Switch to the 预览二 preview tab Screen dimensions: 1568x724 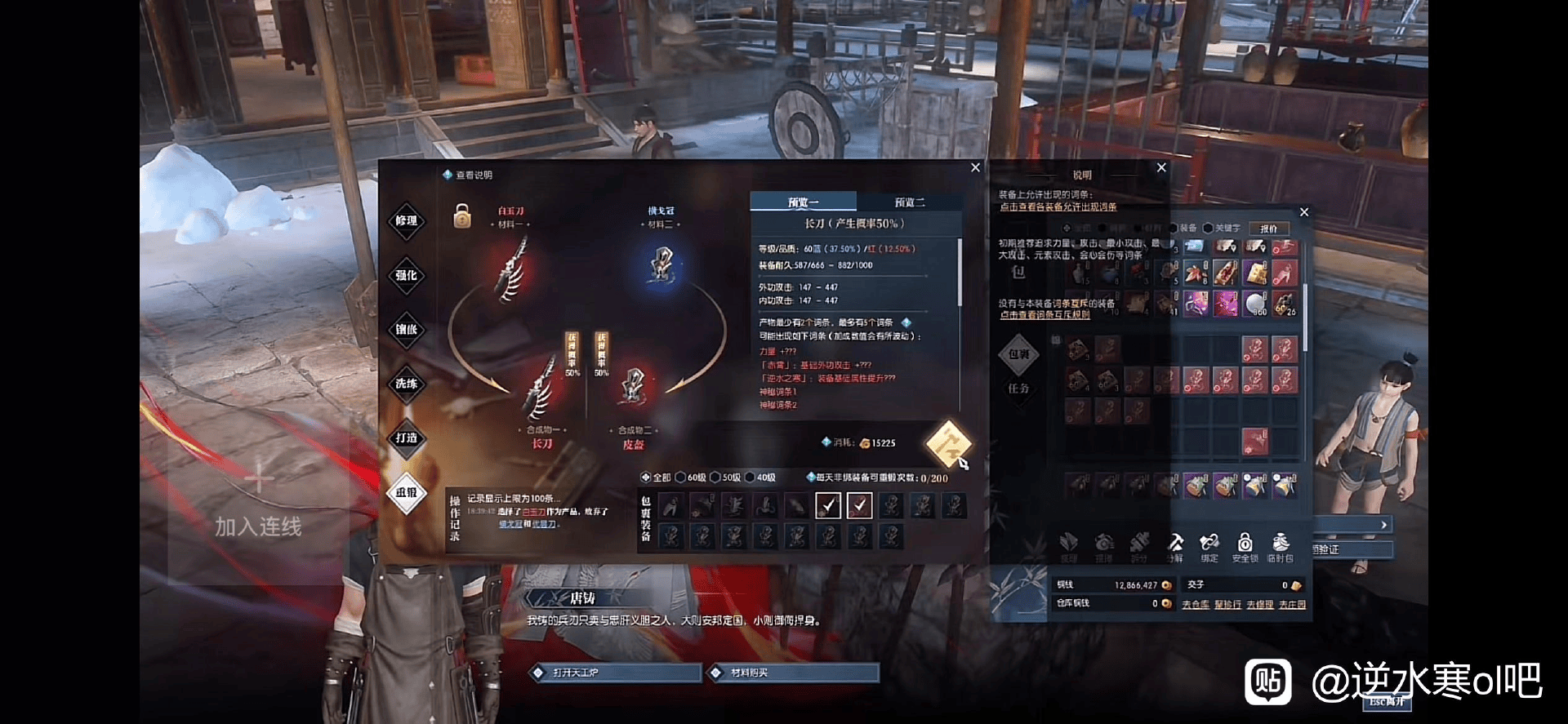point(909,202)
